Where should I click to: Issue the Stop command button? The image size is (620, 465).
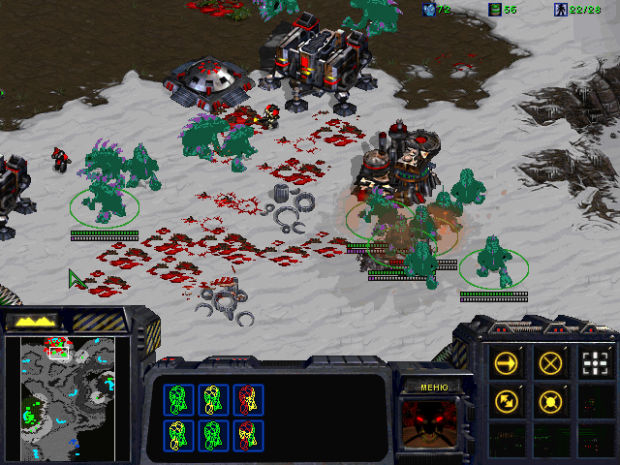coord(550,361)
